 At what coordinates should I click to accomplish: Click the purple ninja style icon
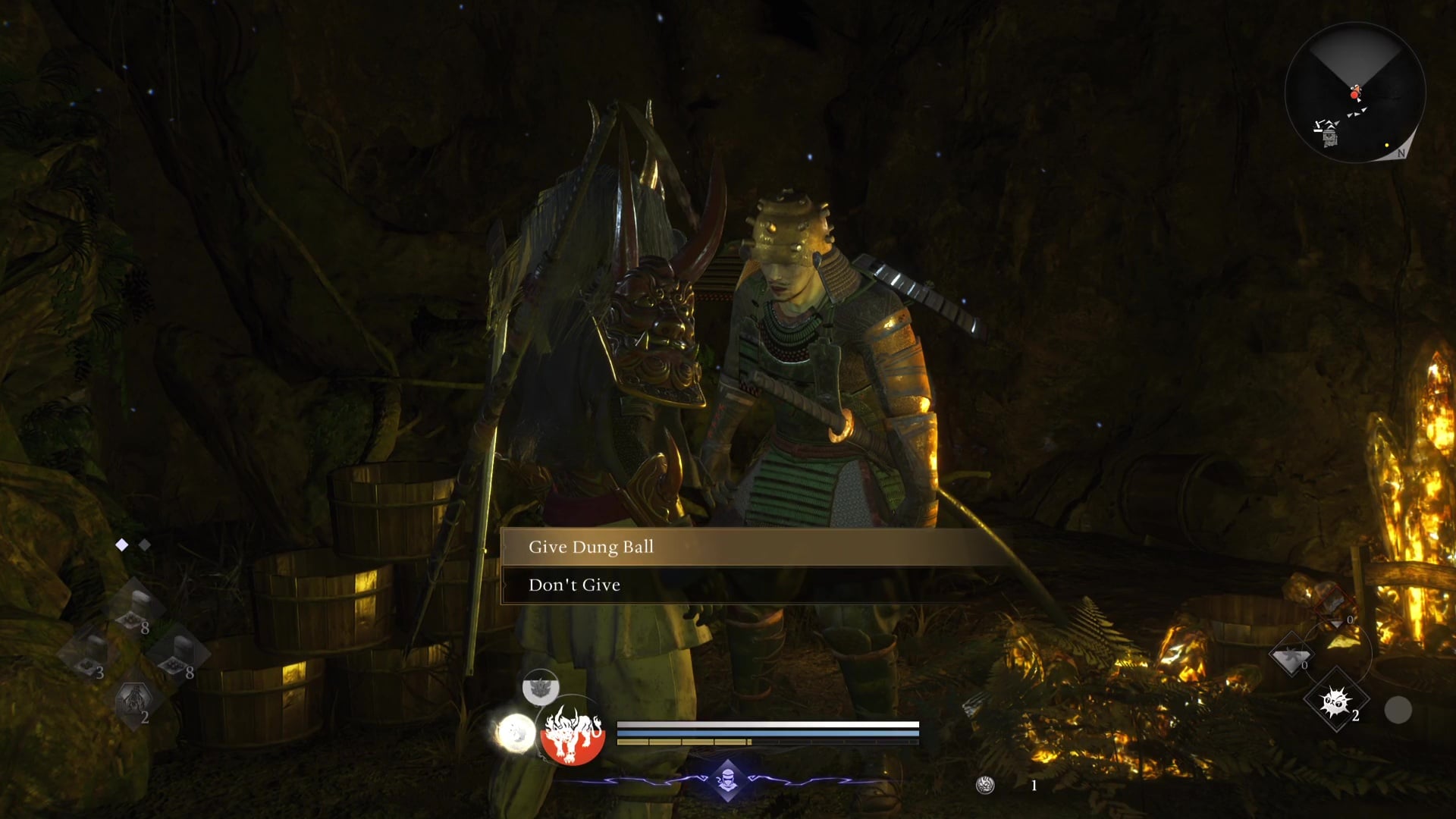point(727,780)
